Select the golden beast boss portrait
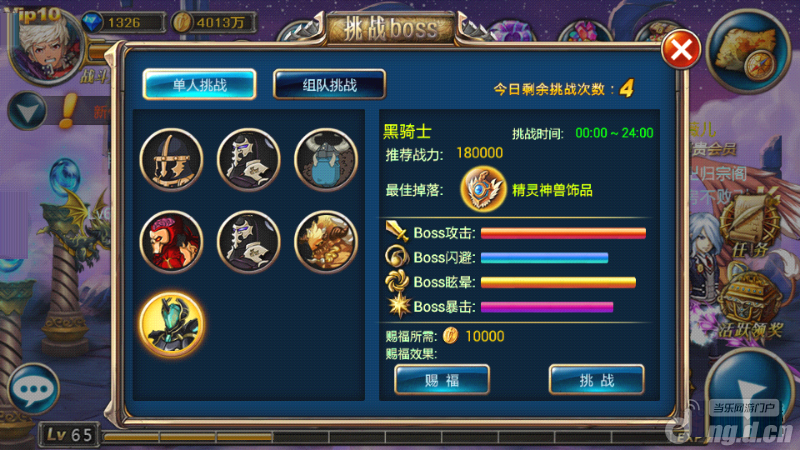Viewport: 800px width, 450px height. tap(326, 241)
